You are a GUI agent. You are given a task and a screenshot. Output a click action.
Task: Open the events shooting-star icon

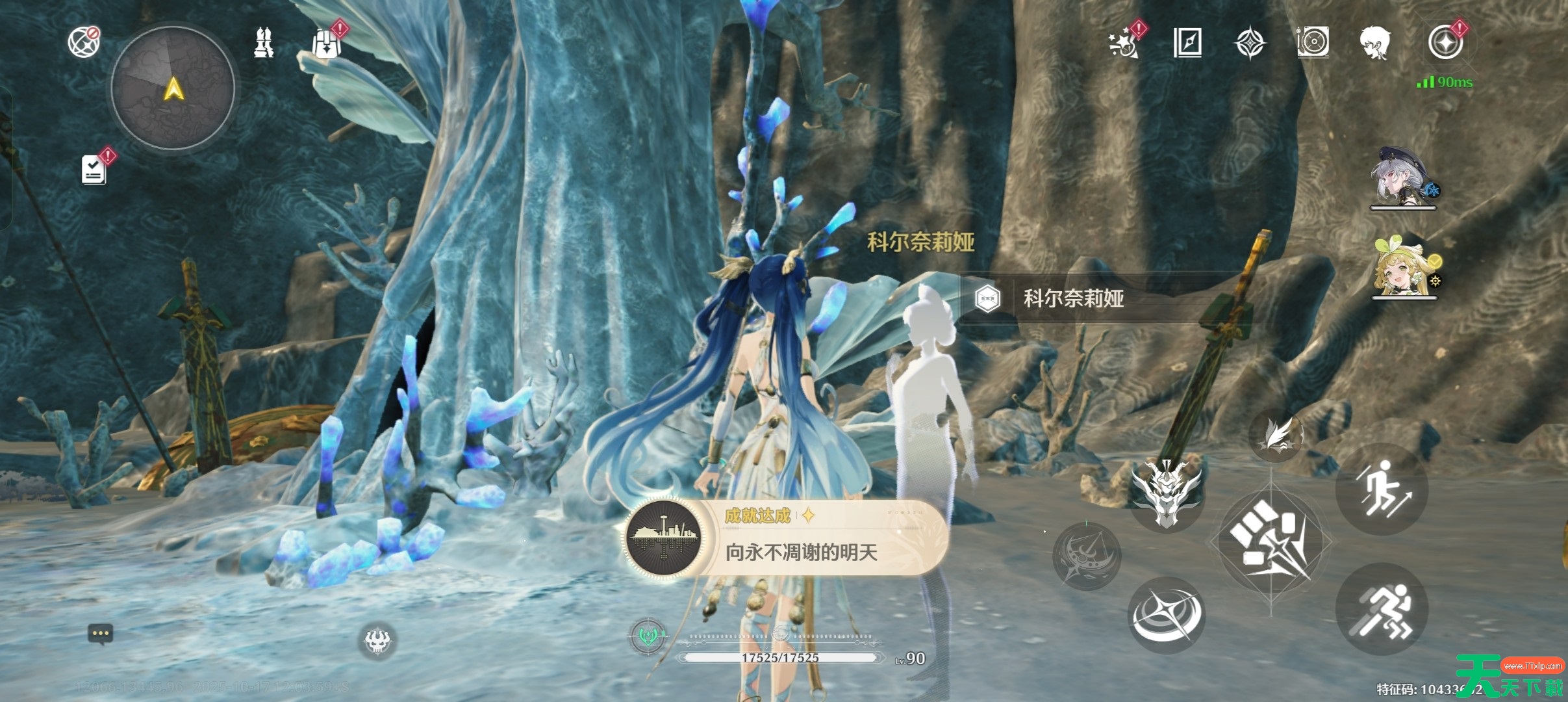(x=1124, y=43)
